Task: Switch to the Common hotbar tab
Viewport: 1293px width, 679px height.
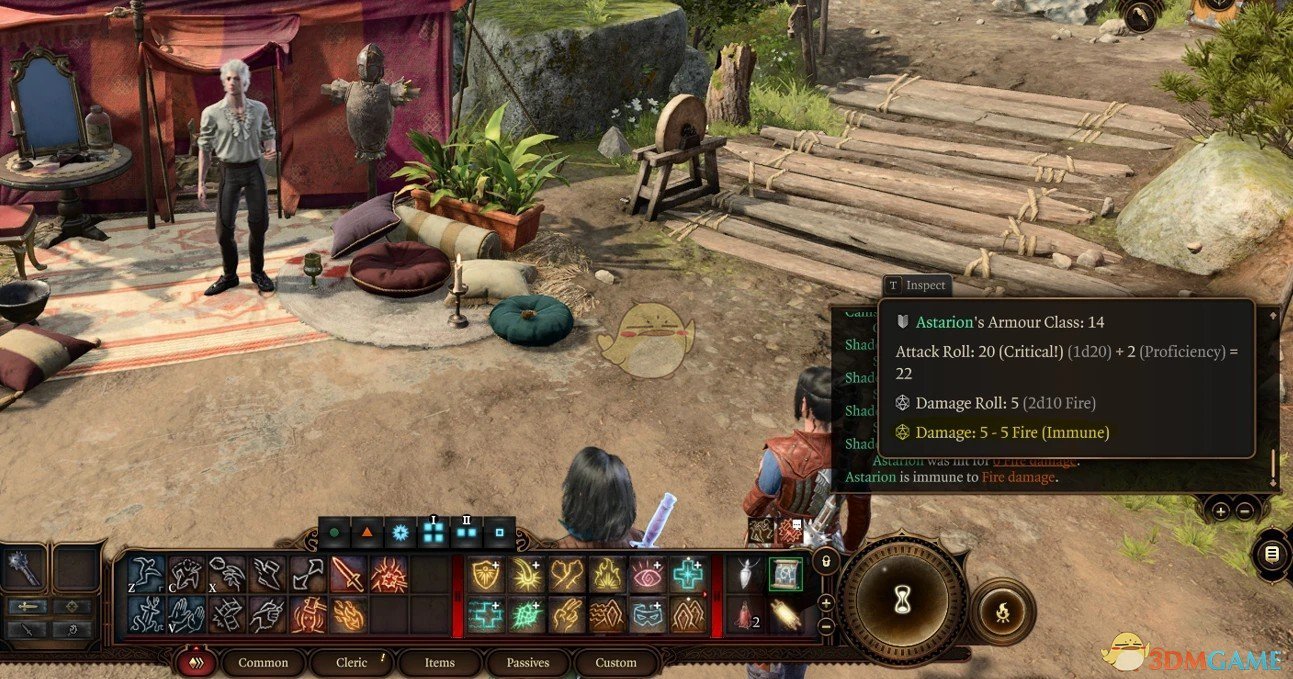Action: (x=263, y=662)
